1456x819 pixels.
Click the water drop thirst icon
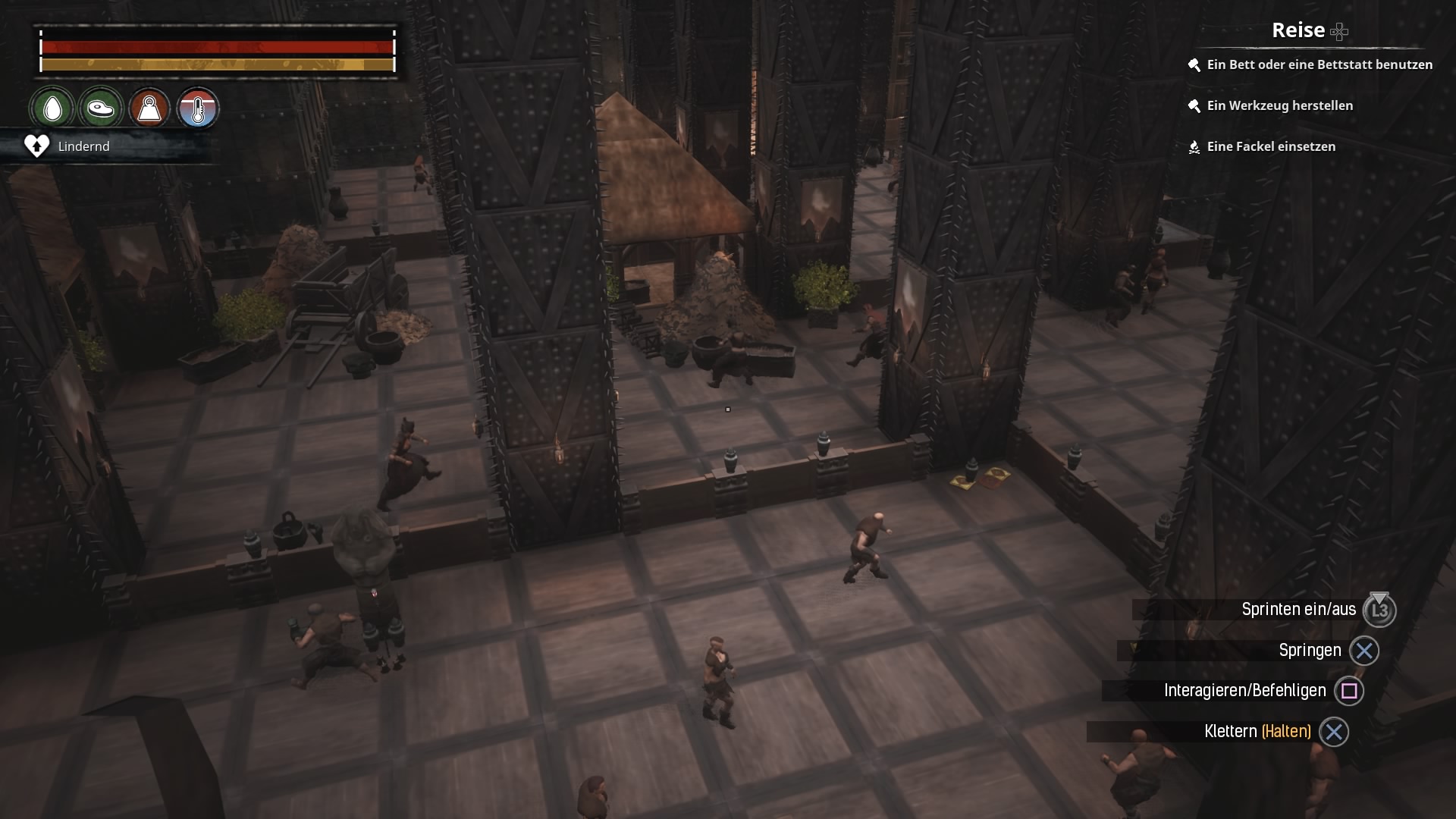(52, 108)
